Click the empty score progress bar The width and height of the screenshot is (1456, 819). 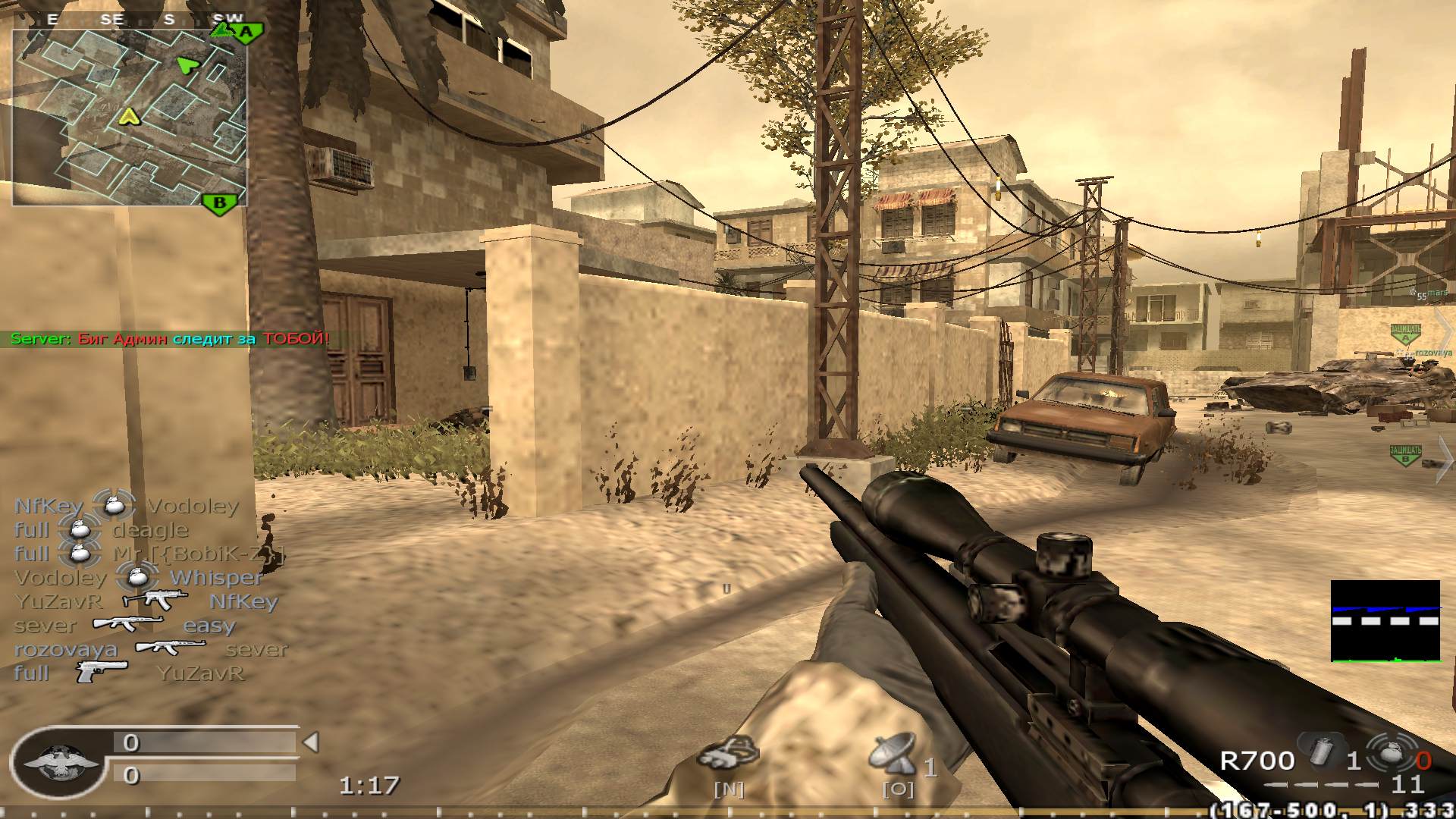click(x=205, y=775)
